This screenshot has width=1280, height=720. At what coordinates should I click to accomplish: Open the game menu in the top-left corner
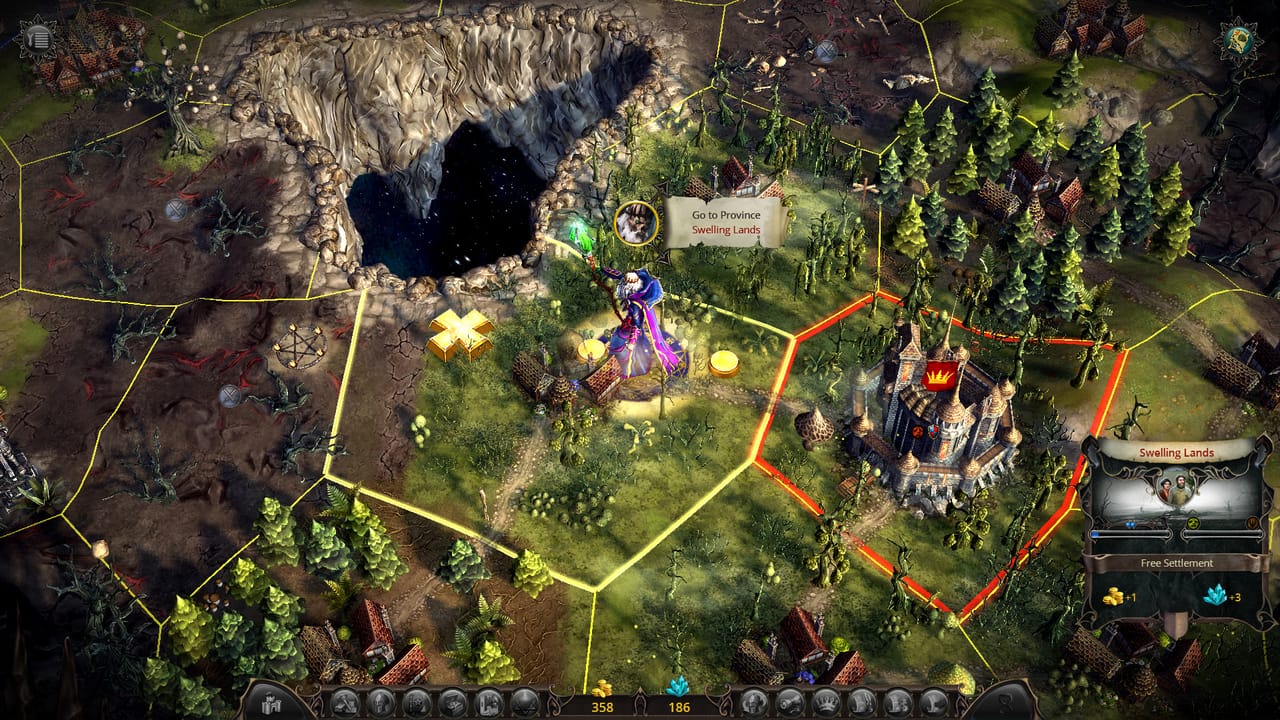coord(38,38)
